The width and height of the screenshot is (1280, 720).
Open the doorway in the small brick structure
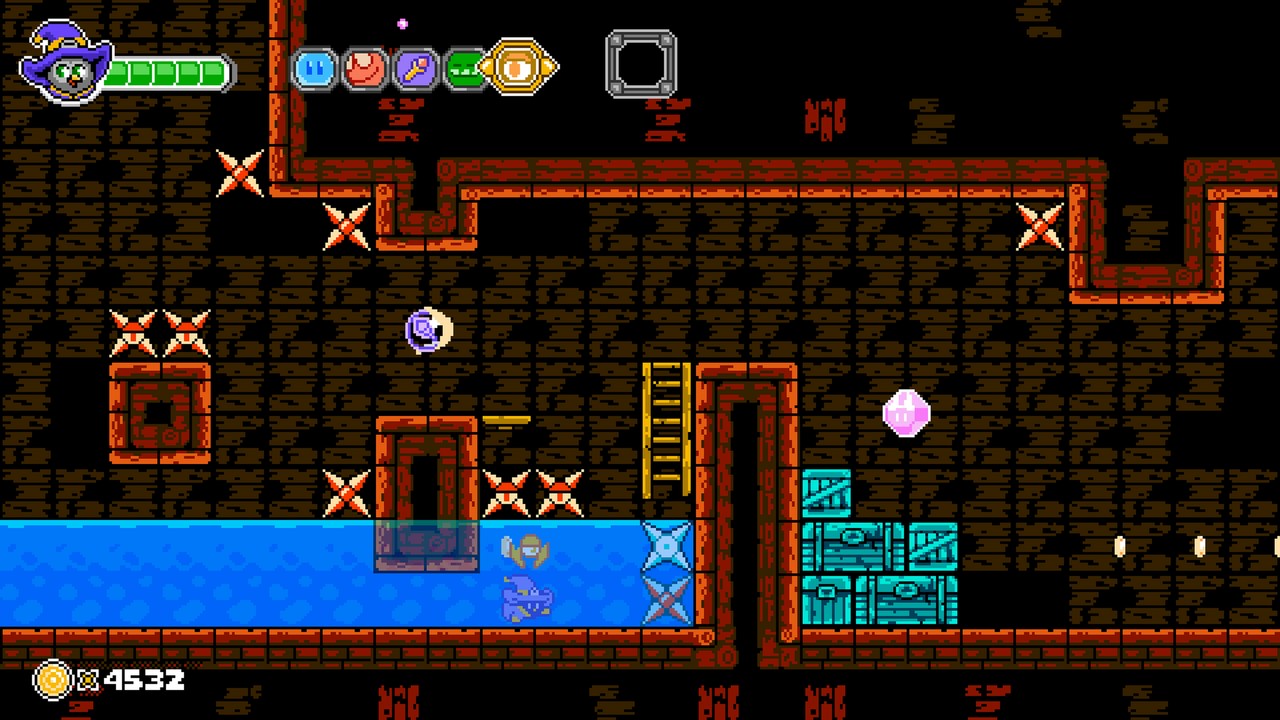[x=157, y=413]
